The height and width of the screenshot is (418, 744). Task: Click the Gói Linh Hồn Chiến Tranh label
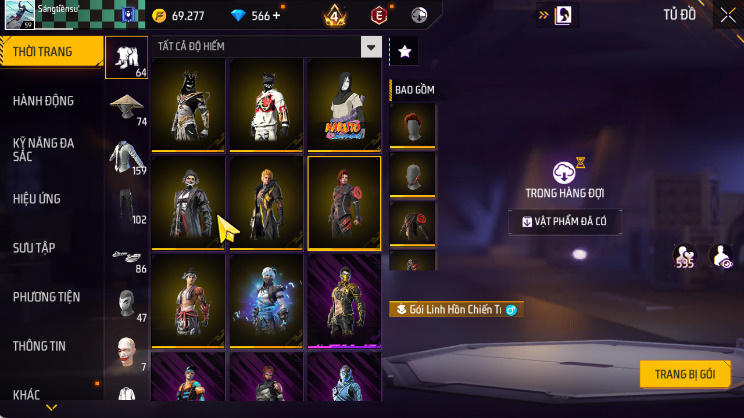(x=455, y=310)
